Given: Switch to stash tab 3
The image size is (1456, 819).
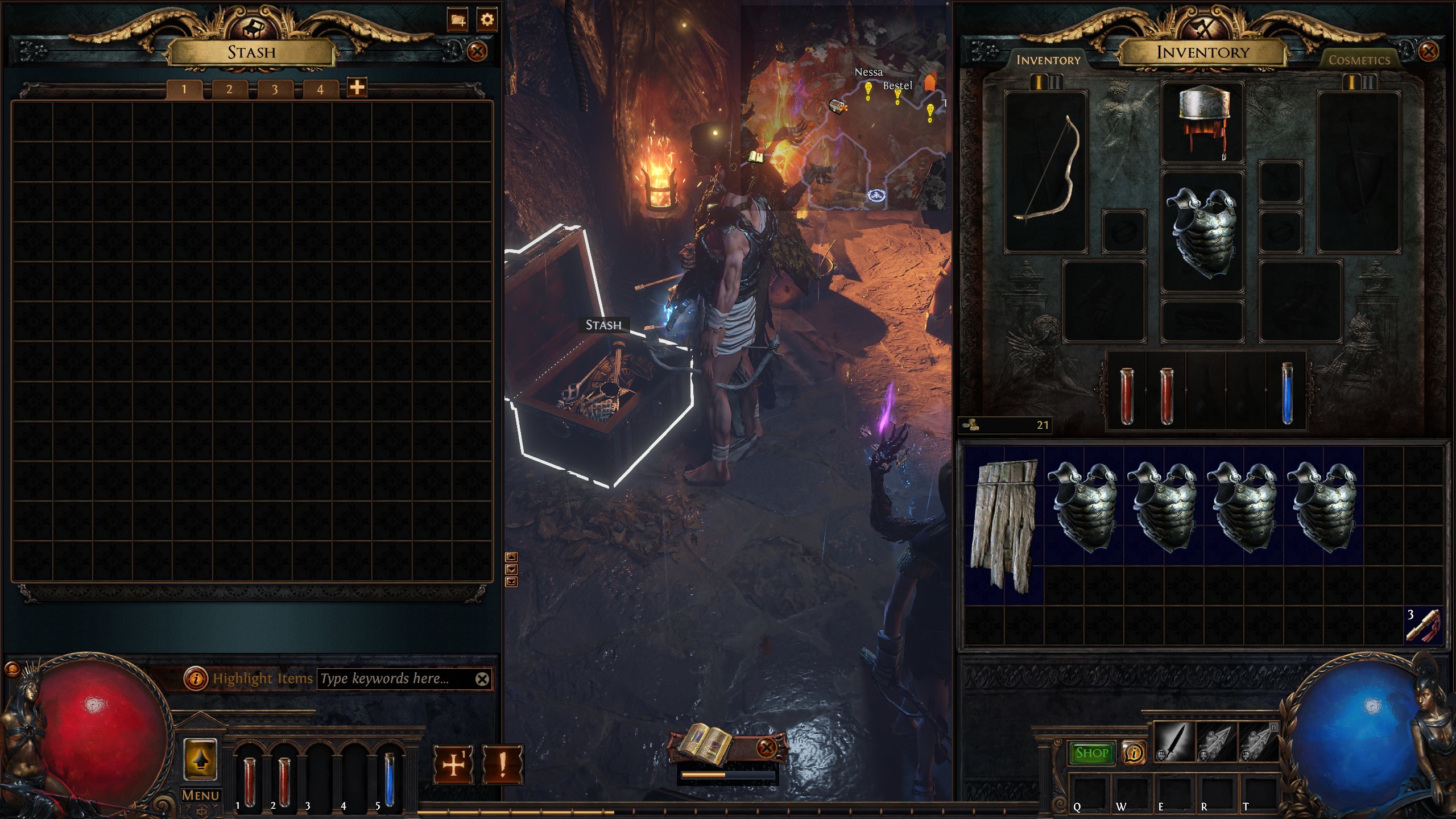Looking at the screenshot, I should click(x=275, y=89).
